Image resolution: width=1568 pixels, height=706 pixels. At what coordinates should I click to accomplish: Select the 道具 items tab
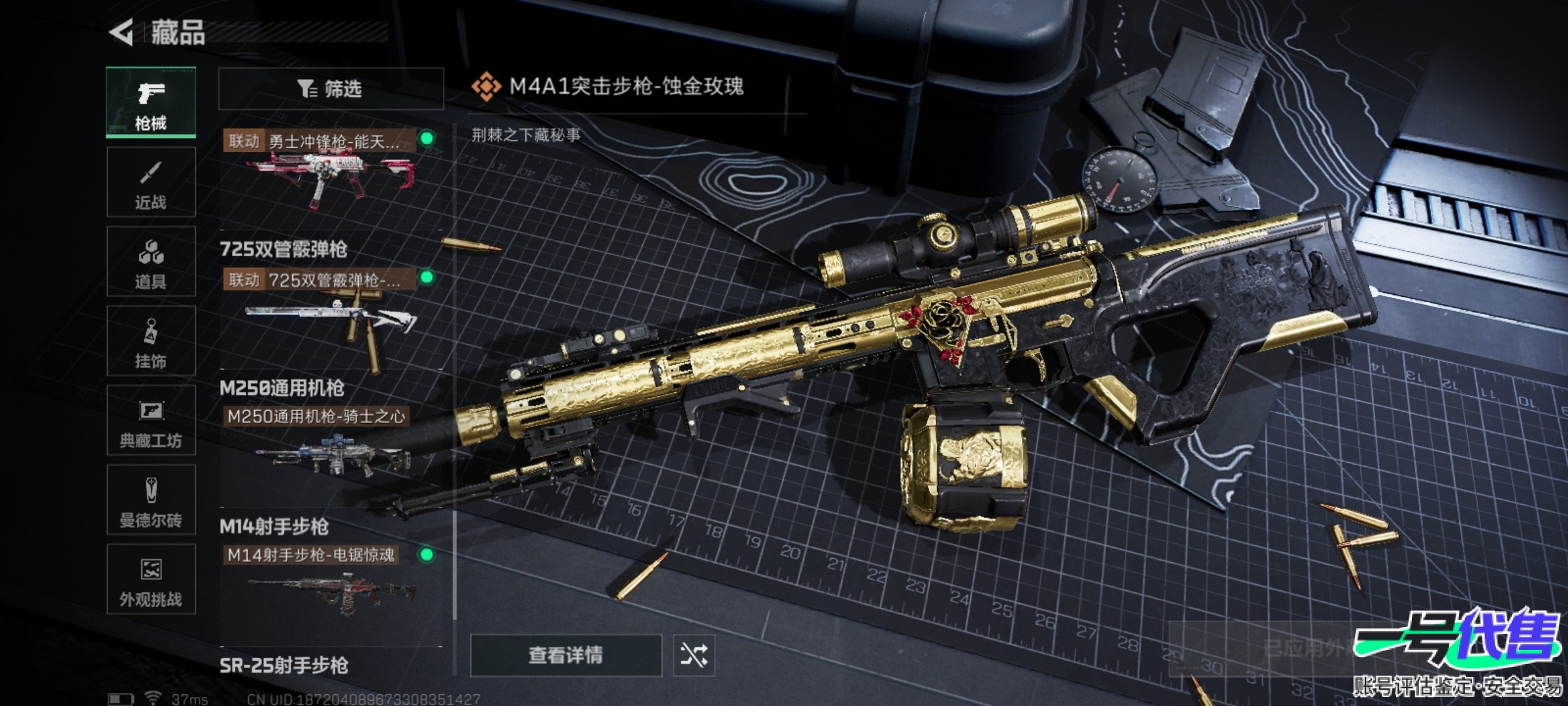(x=151, y=262)
